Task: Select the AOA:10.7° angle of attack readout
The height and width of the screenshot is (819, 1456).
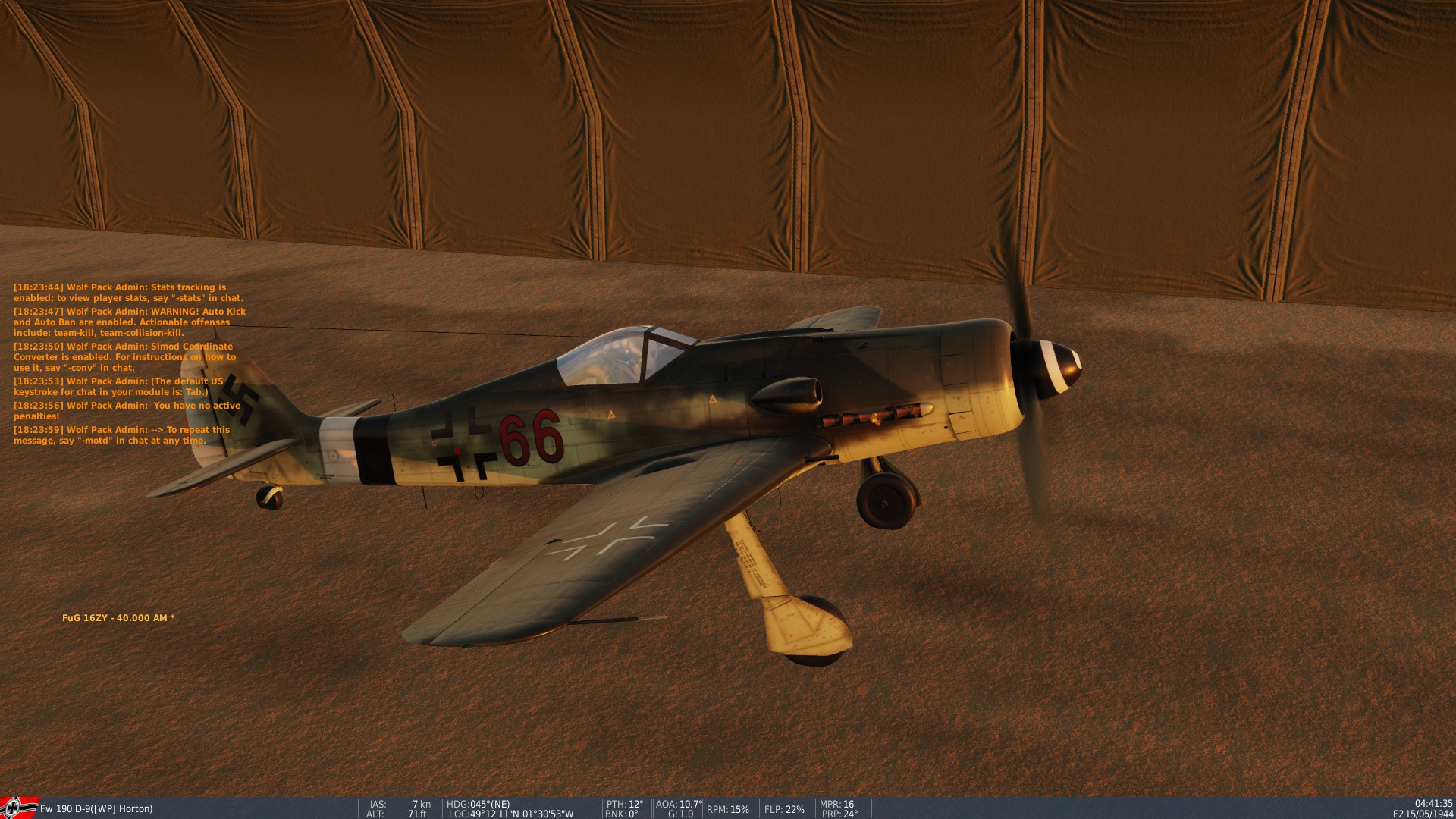Action: [677, 805]
